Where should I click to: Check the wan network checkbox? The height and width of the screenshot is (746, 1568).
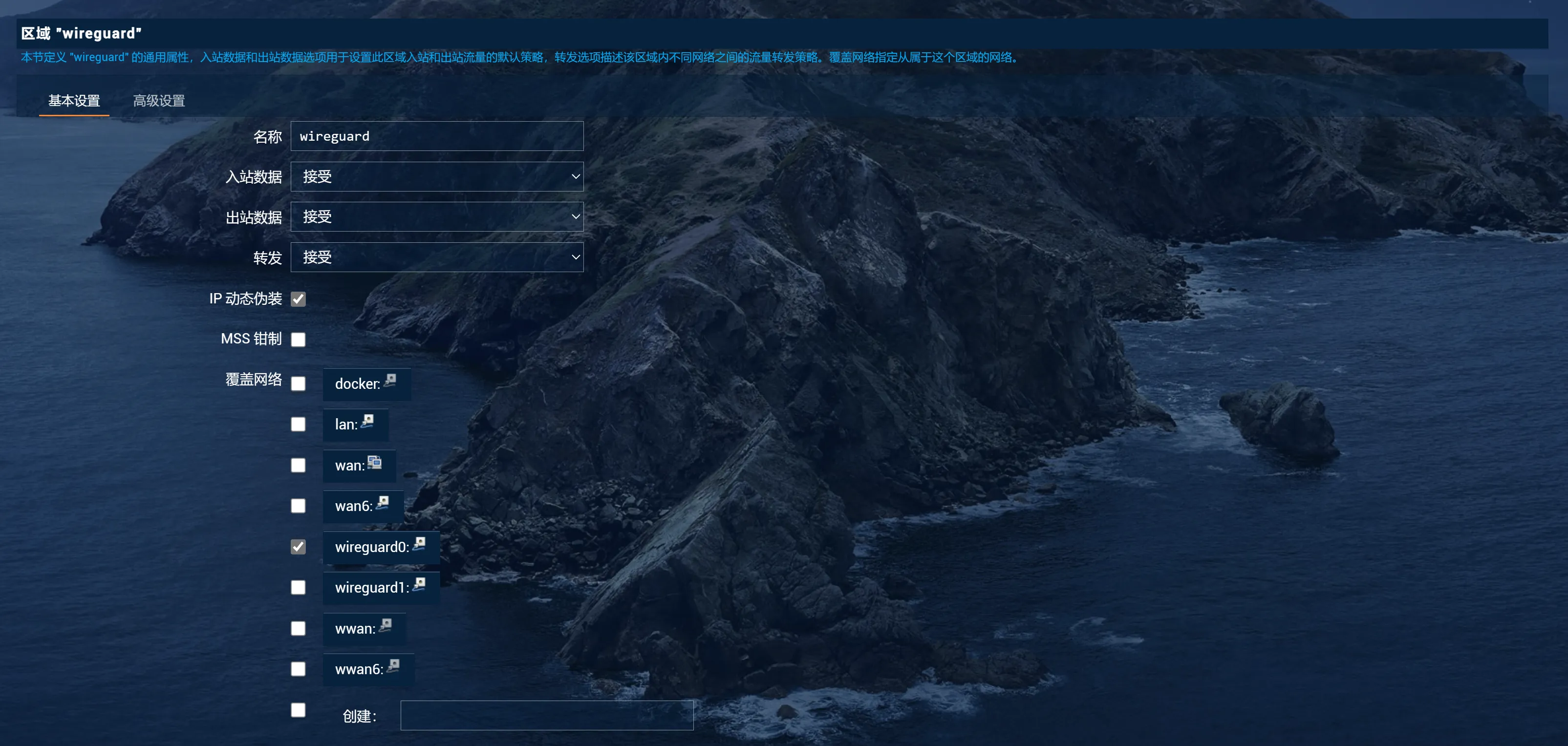298,465
